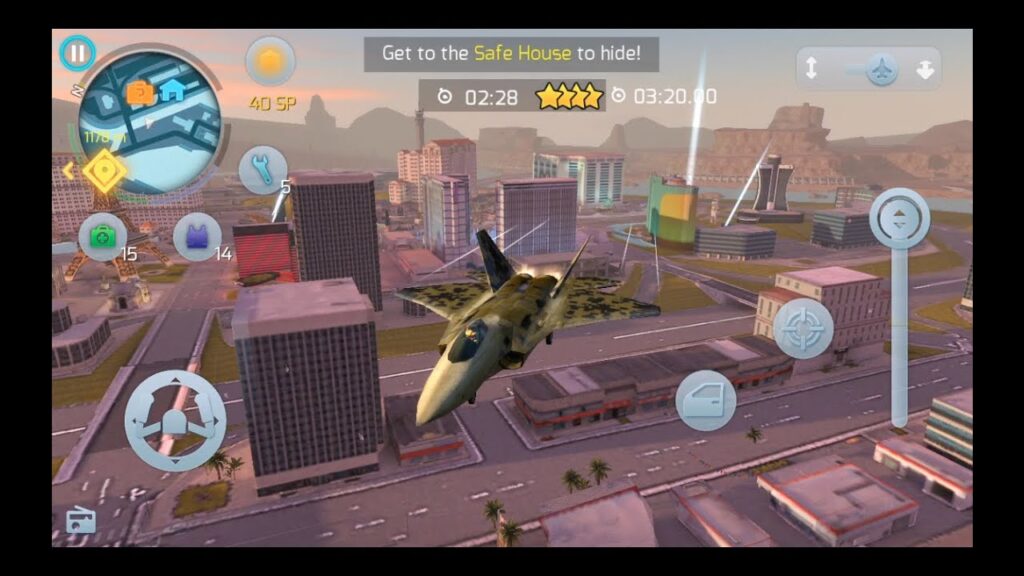1024x576 pixels.
Task: Pause the game
Action: (x=77, y=53)
